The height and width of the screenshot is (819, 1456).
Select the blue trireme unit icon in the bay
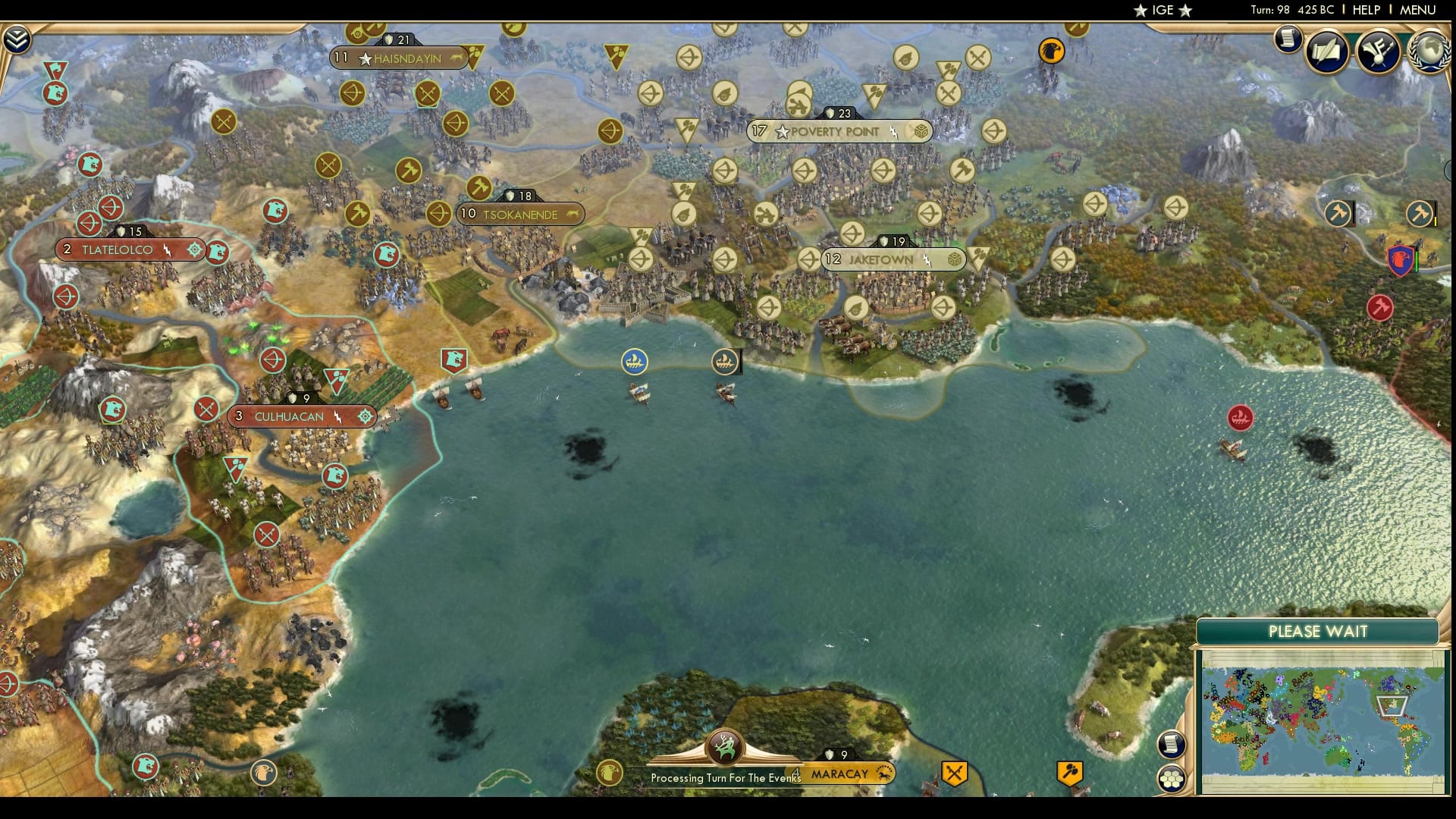[x=634, y=362]
